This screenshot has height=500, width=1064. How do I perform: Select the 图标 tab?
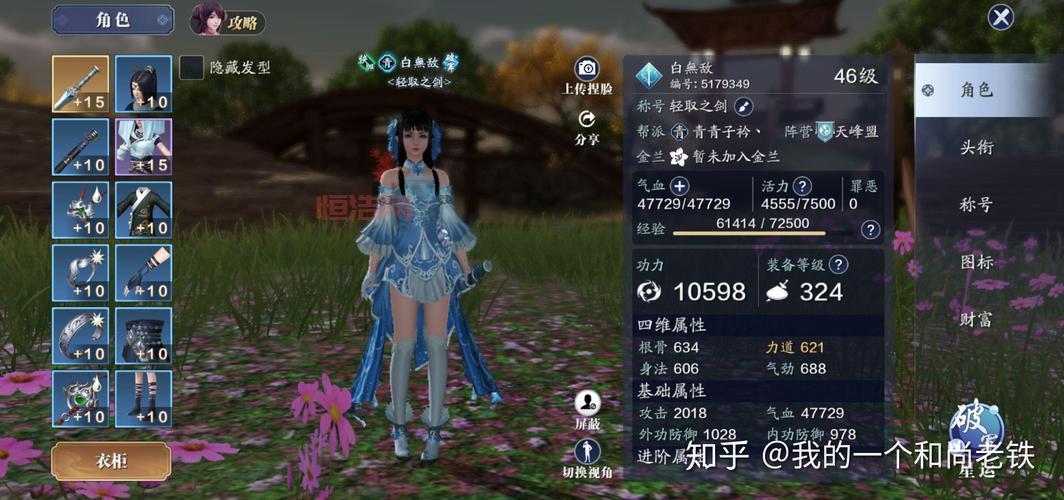pyautogui.click(x=976, y=262)
